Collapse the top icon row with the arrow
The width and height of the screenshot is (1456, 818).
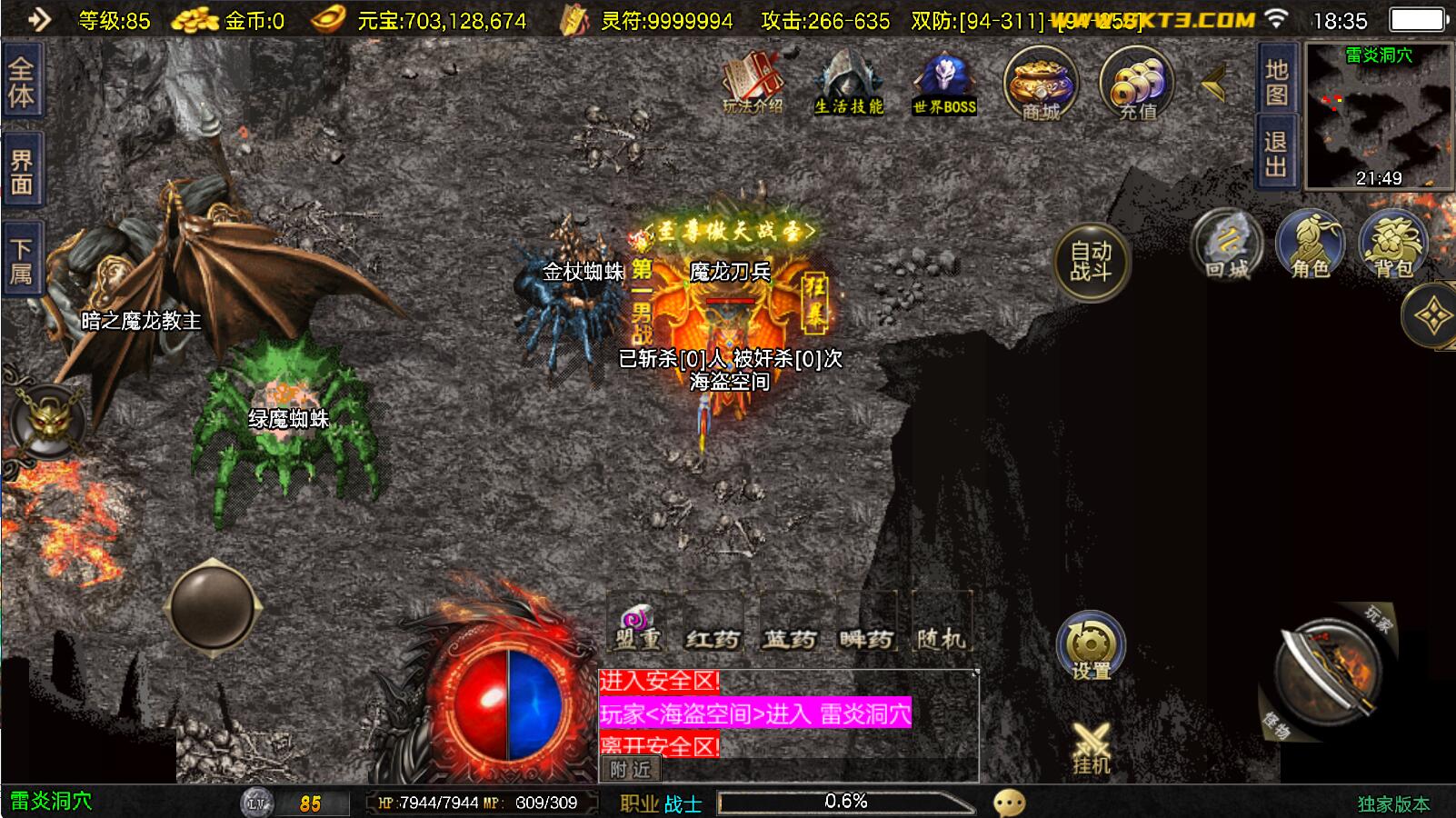coord(1214,85)
